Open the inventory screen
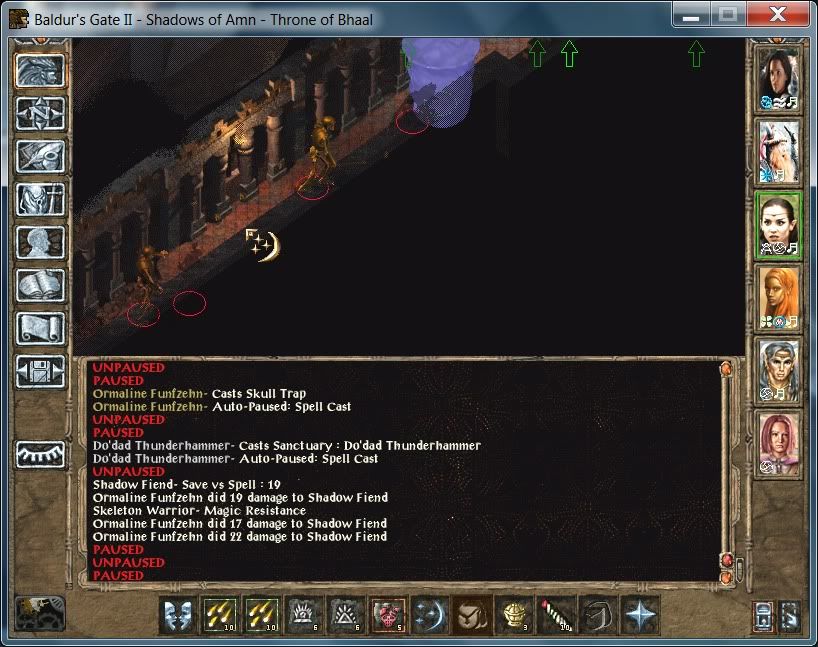The height and width of the screenshot is (647, 818). tap(40, 199)
